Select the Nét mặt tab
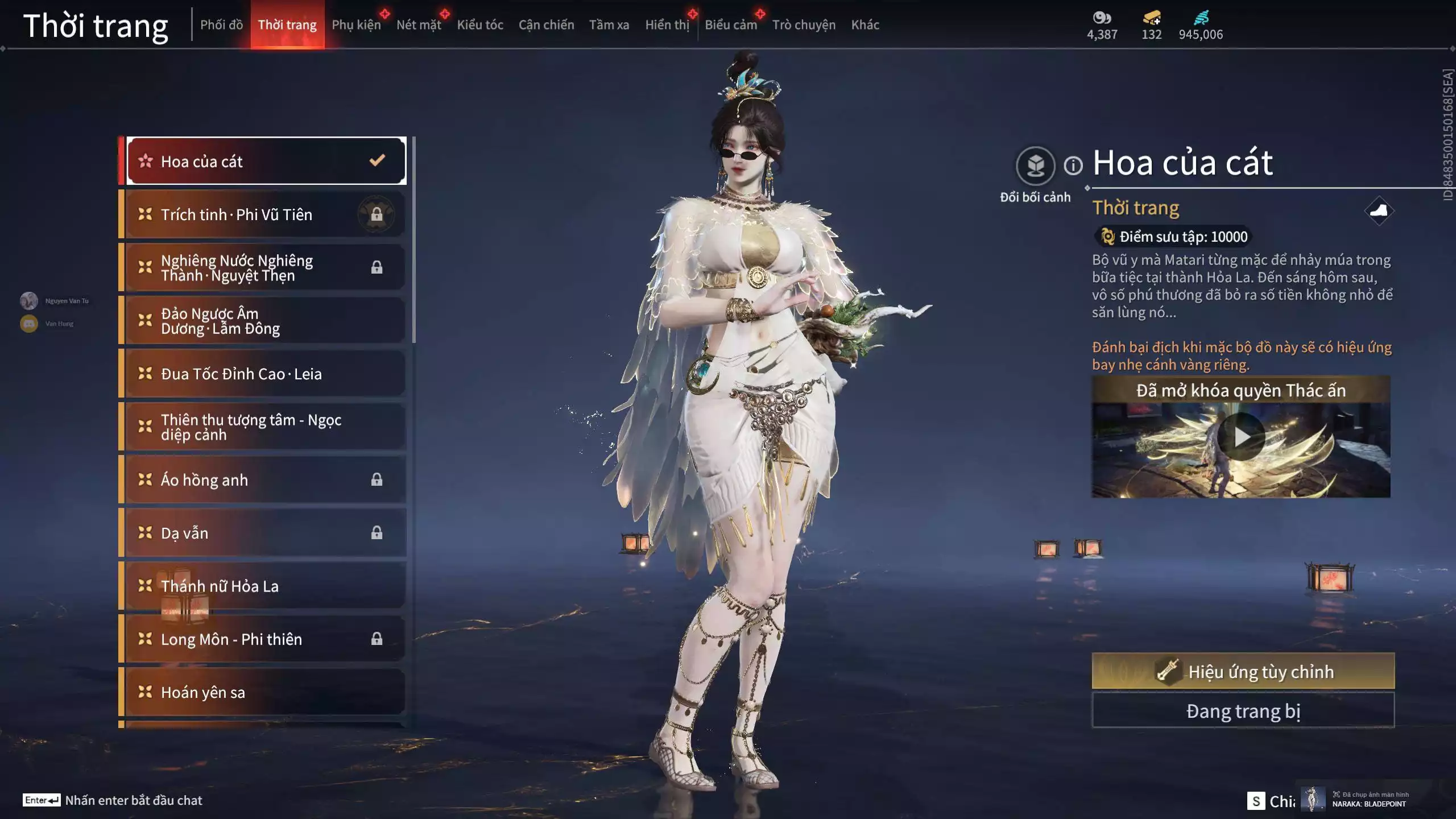Screen dimensions: 1456x819 click(x=419, y=25)
